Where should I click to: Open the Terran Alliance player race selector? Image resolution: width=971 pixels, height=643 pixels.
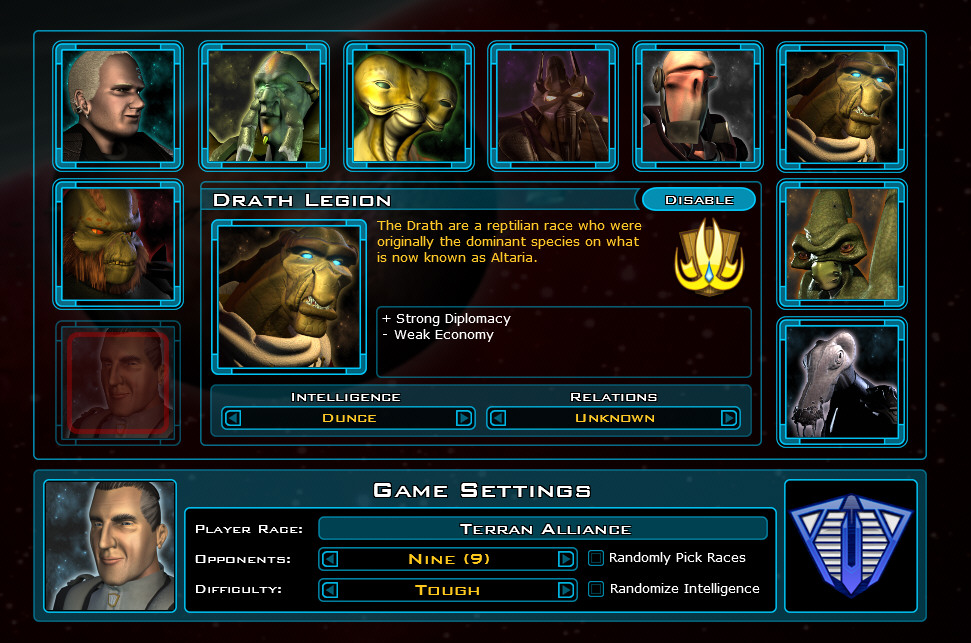pyautogui.click(x=545, y=528)
